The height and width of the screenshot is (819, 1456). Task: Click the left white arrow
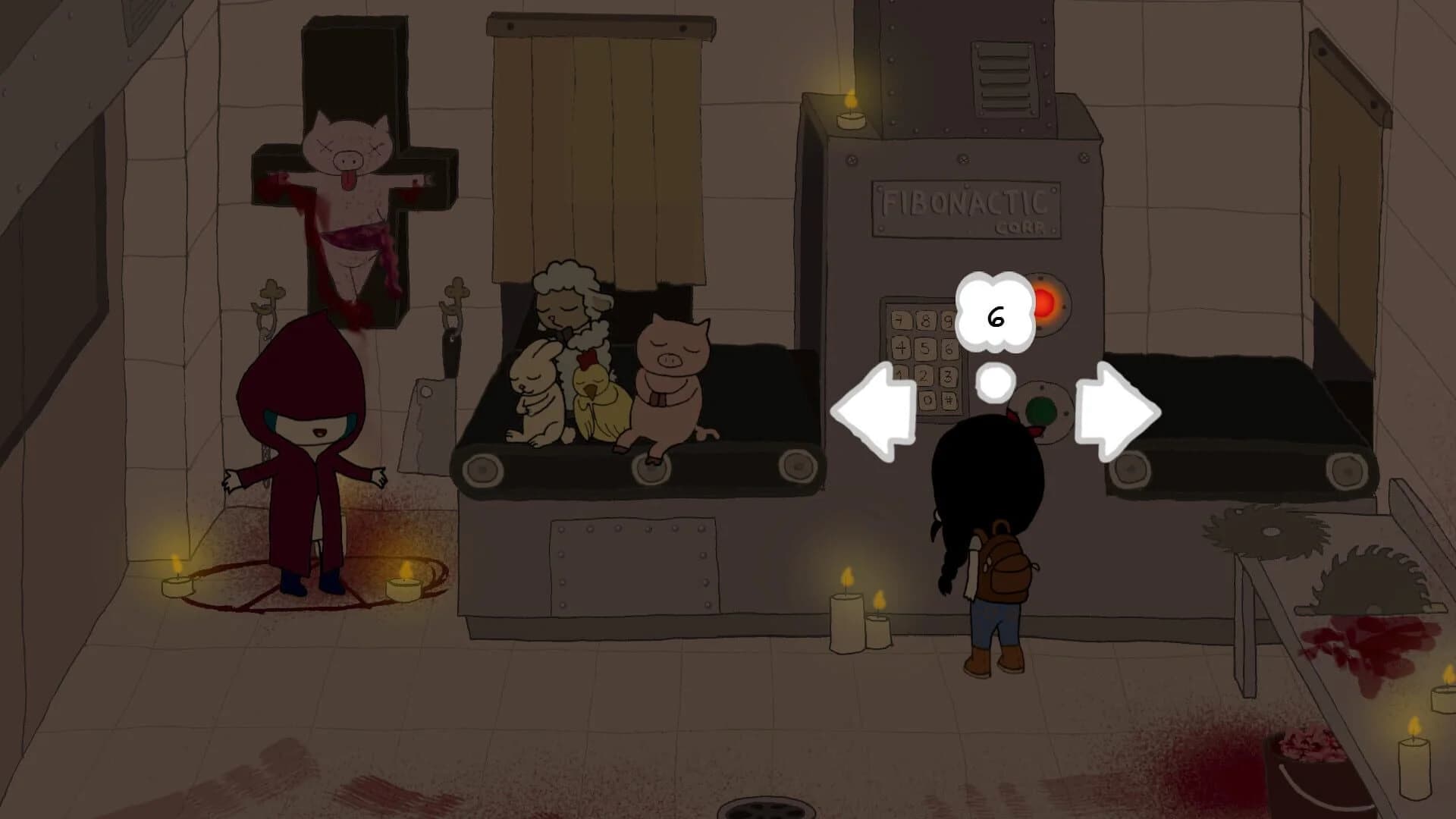tap(876, 409)
